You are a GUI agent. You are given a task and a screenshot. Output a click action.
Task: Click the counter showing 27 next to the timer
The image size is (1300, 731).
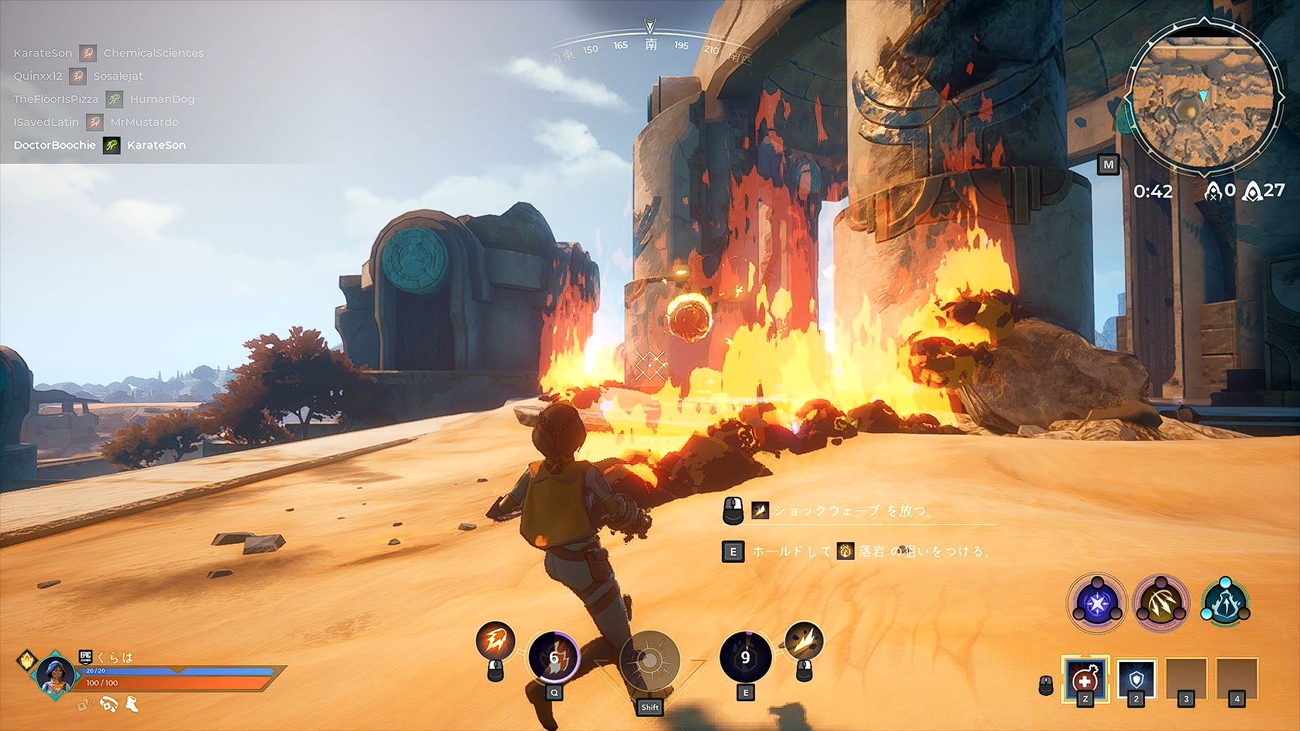click(1262, 192)
